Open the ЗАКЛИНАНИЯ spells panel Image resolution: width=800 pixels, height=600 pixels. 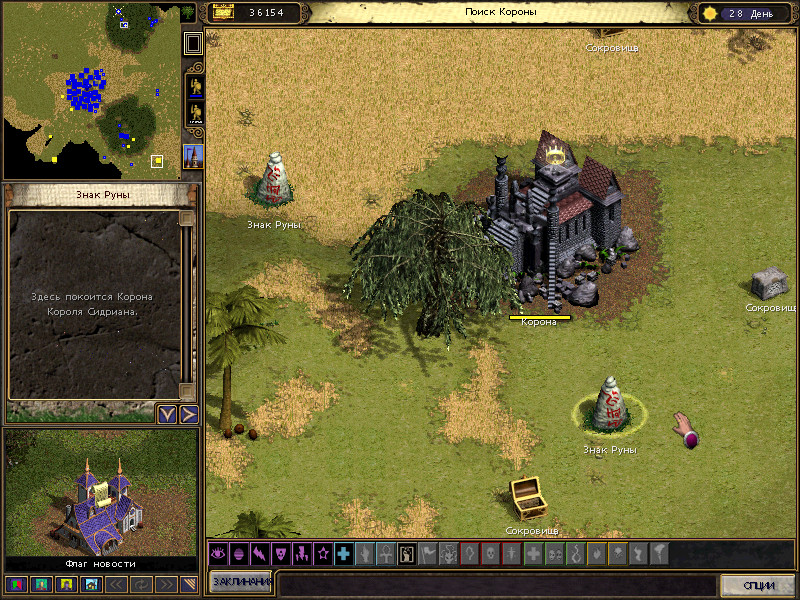point(241,583)
